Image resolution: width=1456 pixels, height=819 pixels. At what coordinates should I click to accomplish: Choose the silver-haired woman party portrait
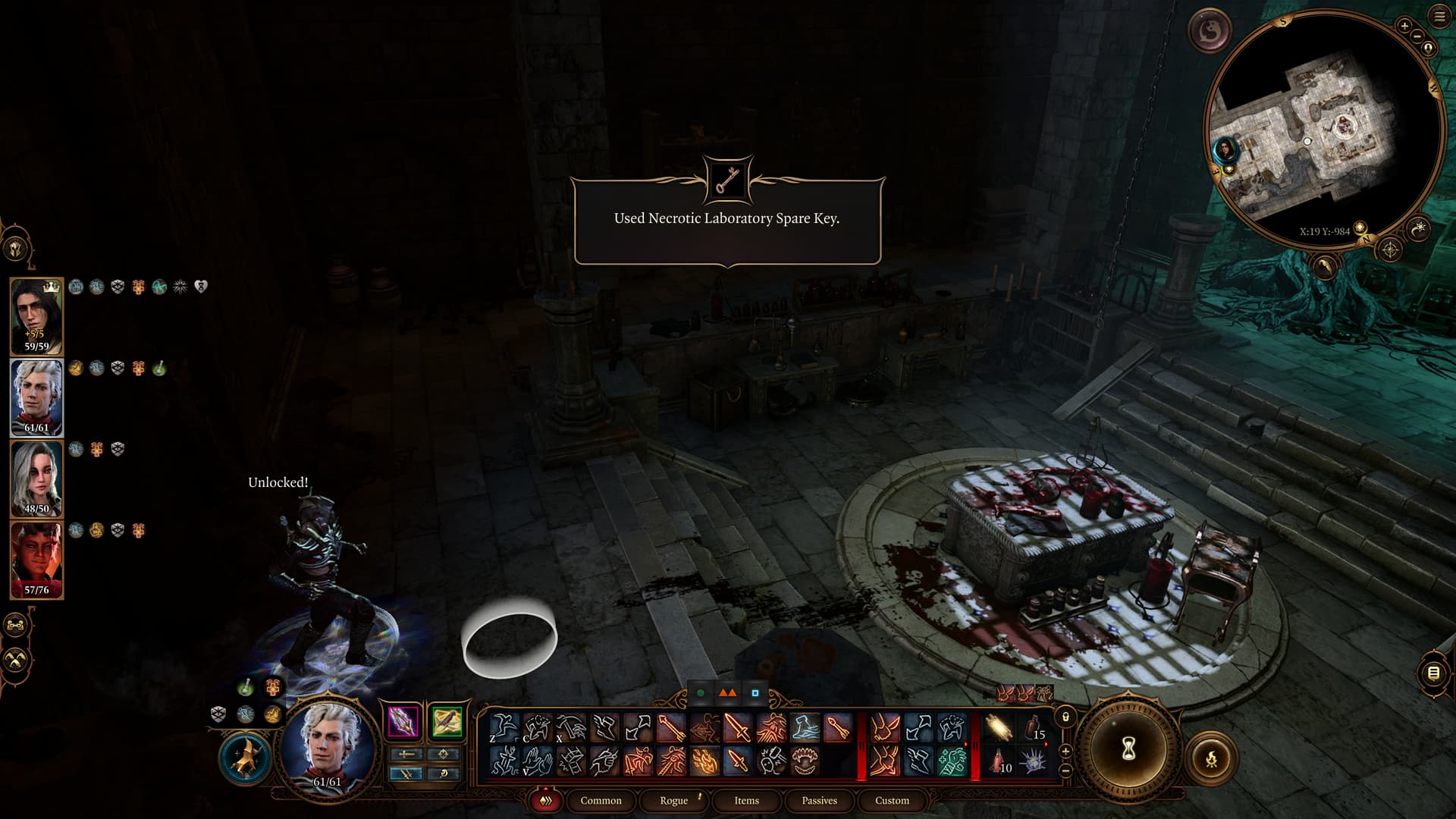point(36,479)
